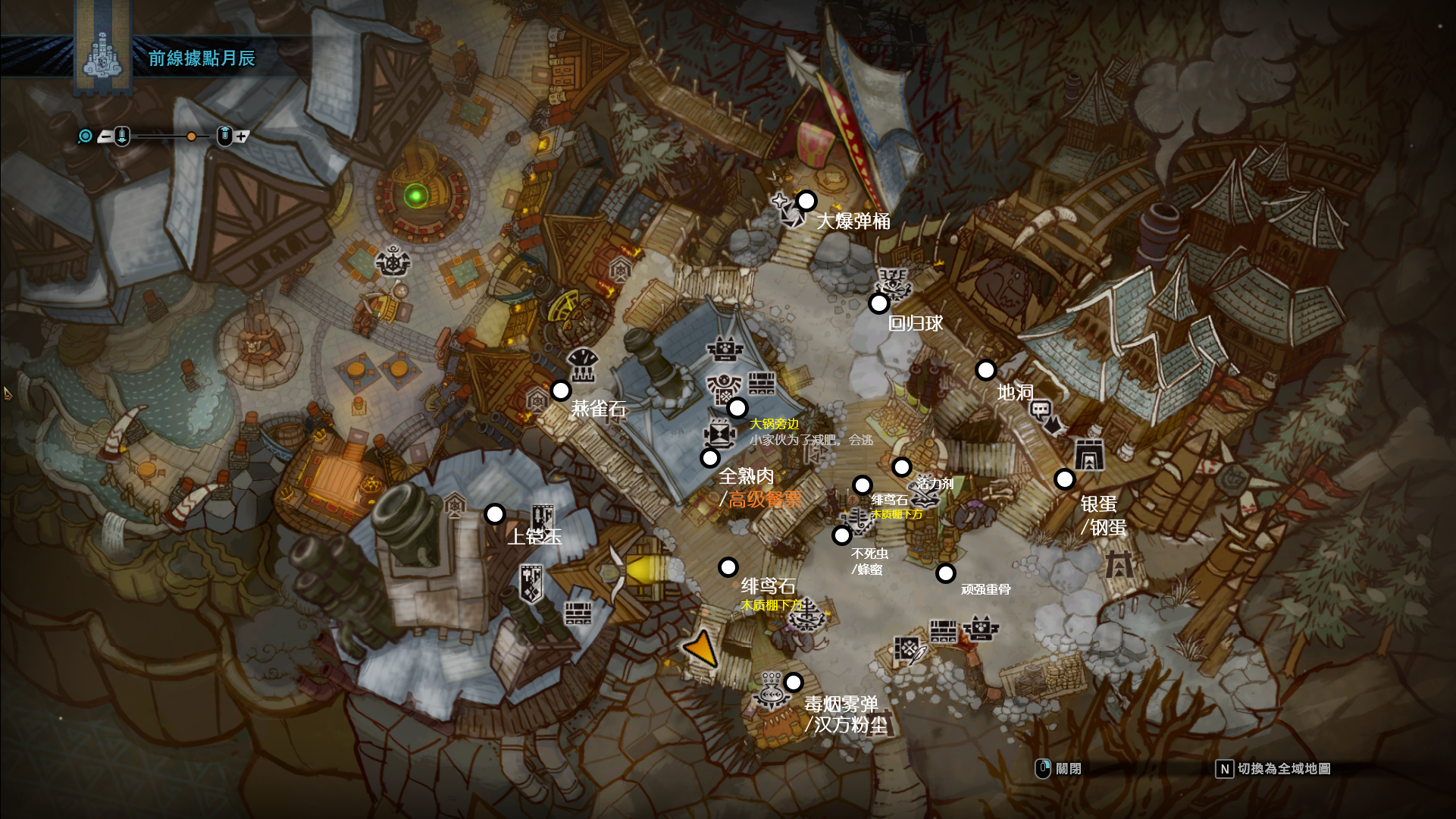Click the orange player arrow on the map
Viewport: 1456px width, 819px height.
(701, 649)
